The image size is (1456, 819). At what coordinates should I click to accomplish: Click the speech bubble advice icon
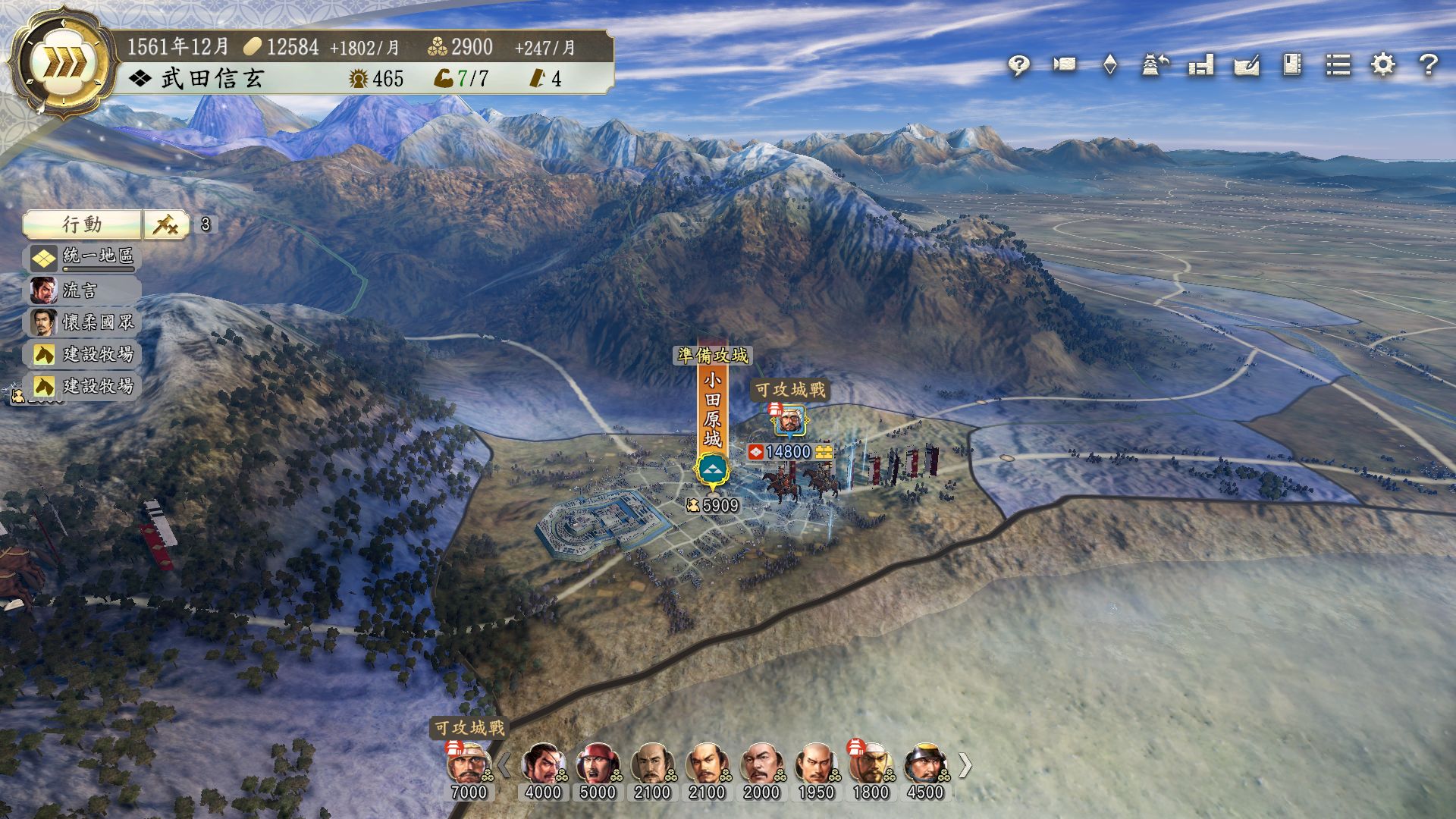1018,65
